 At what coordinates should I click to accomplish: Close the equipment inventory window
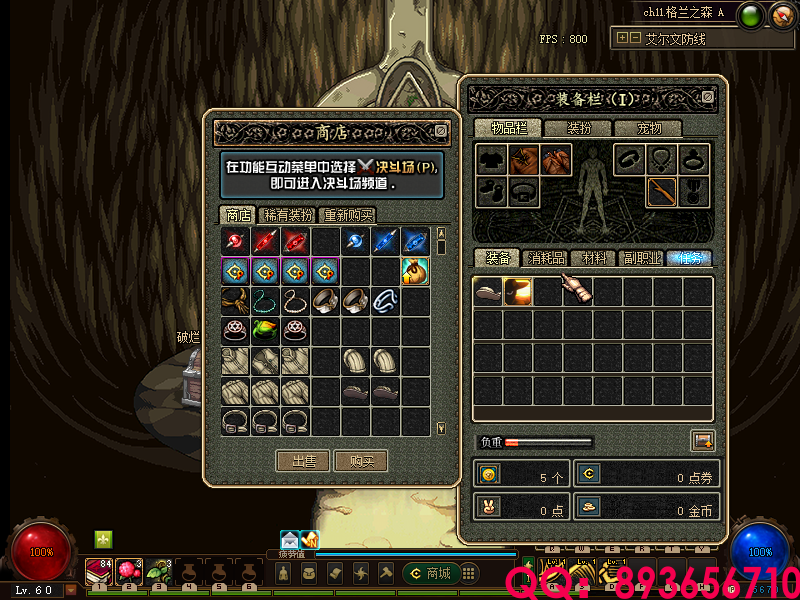click(708, 97)
